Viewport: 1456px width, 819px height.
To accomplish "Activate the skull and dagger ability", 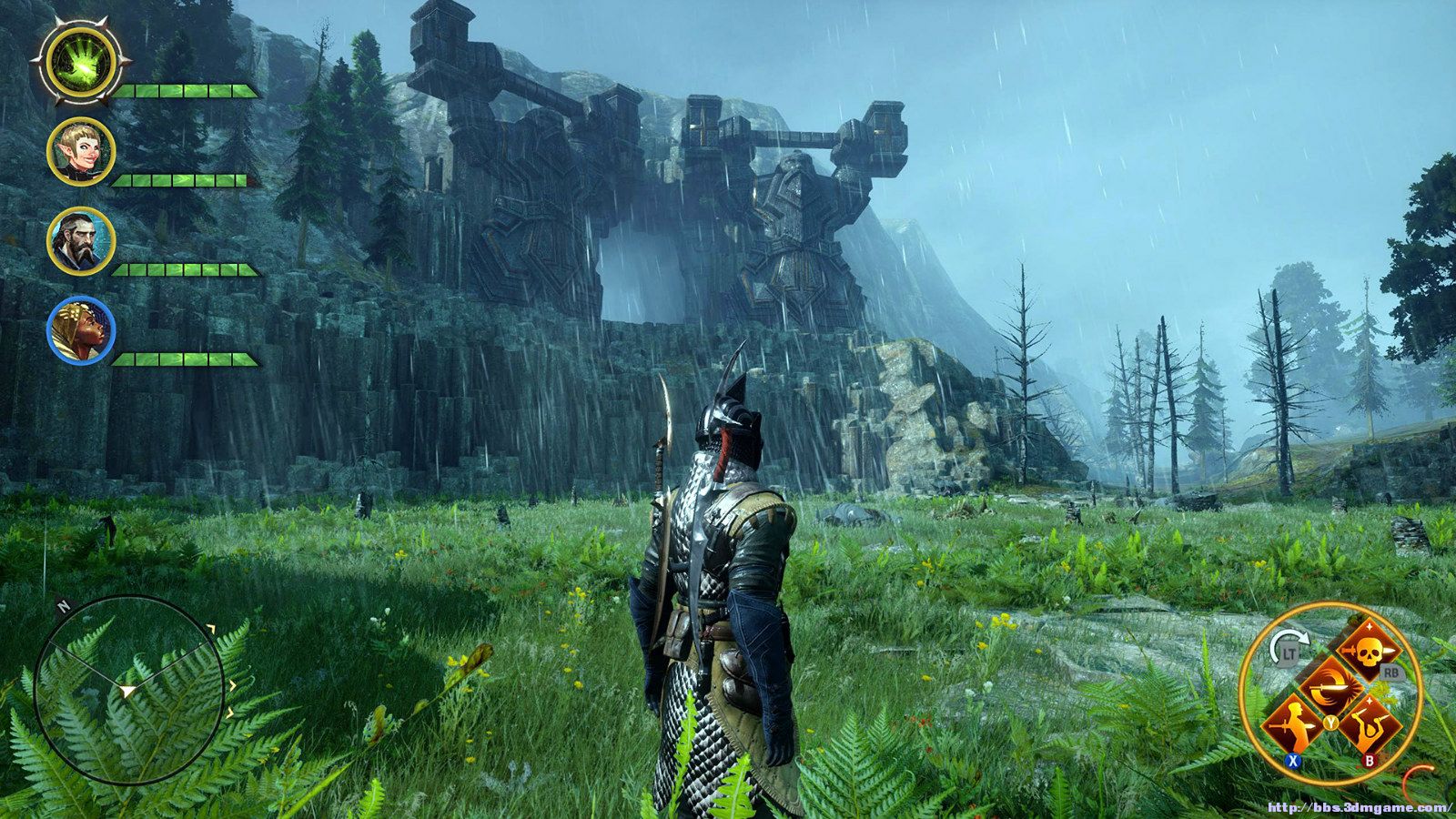I will 1368,650.
